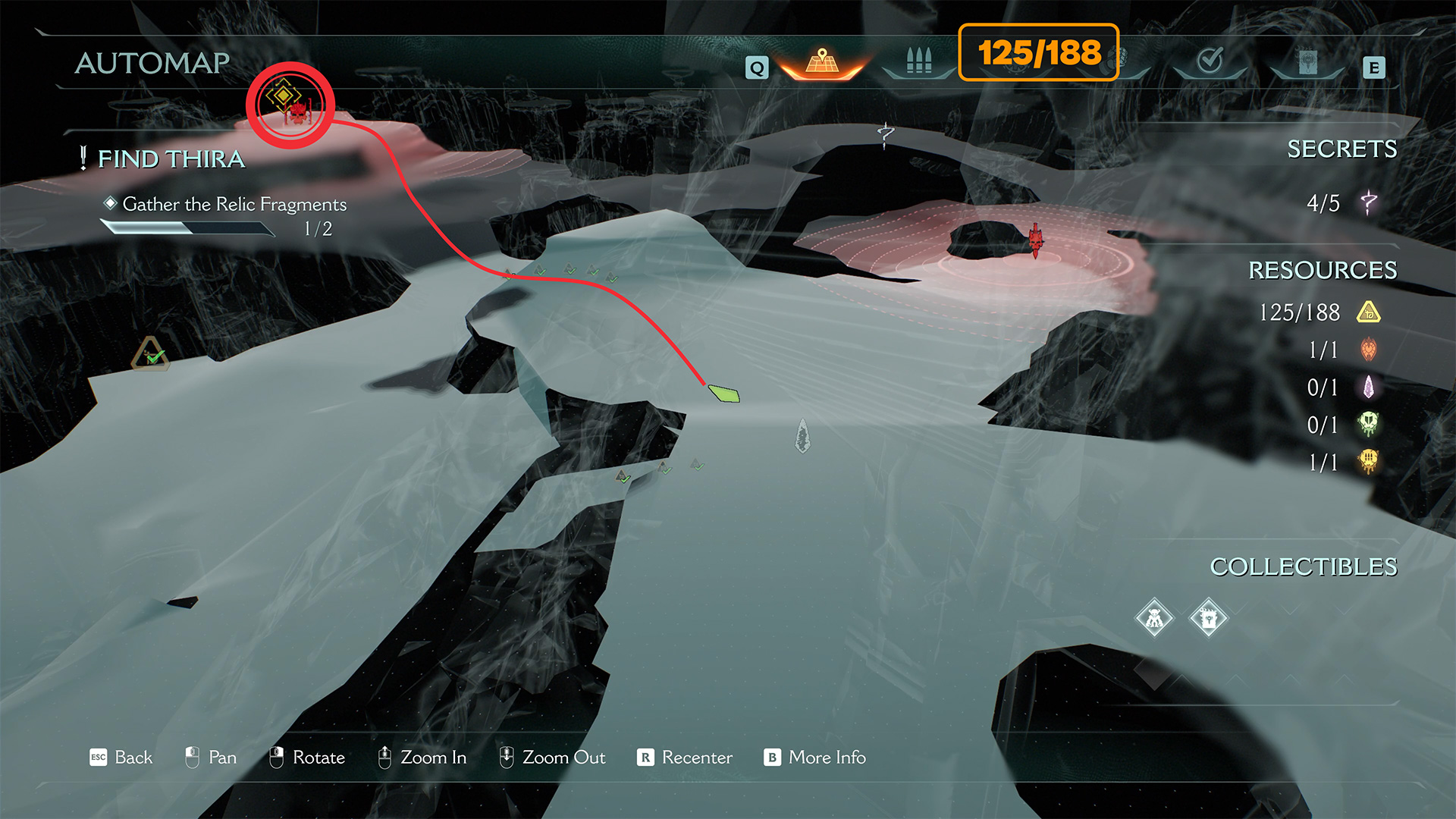
Task: Select the gold triangle checkmark map marker
Action: coord(150,354)
